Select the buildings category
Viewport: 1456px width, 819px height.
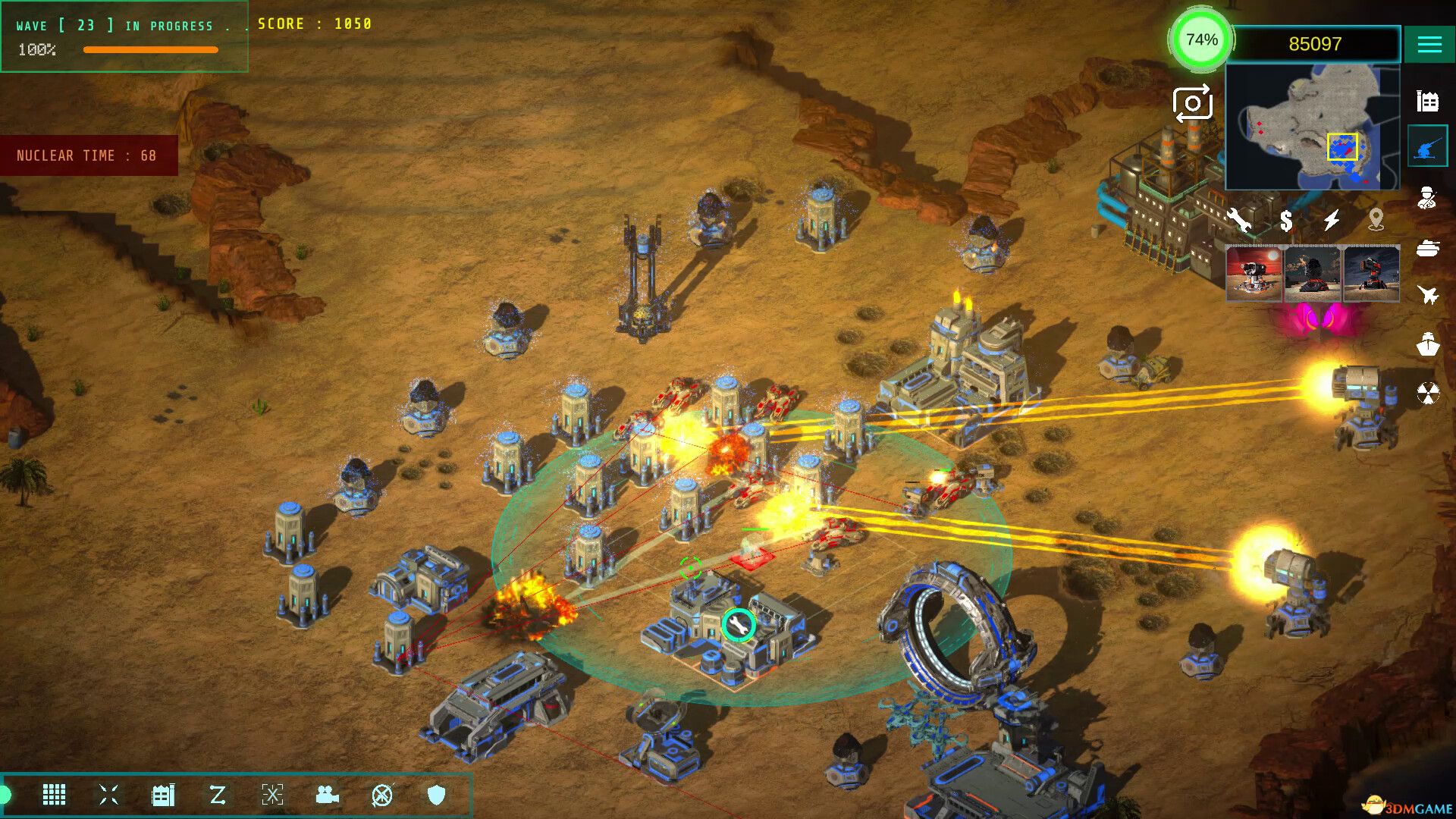1427,101
